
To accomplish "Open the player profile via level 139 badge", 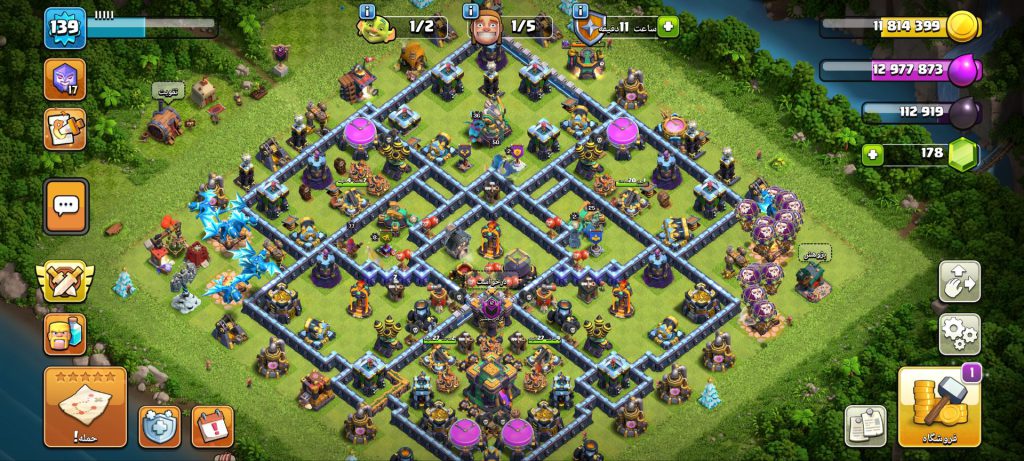I will (x=63, y=27).
